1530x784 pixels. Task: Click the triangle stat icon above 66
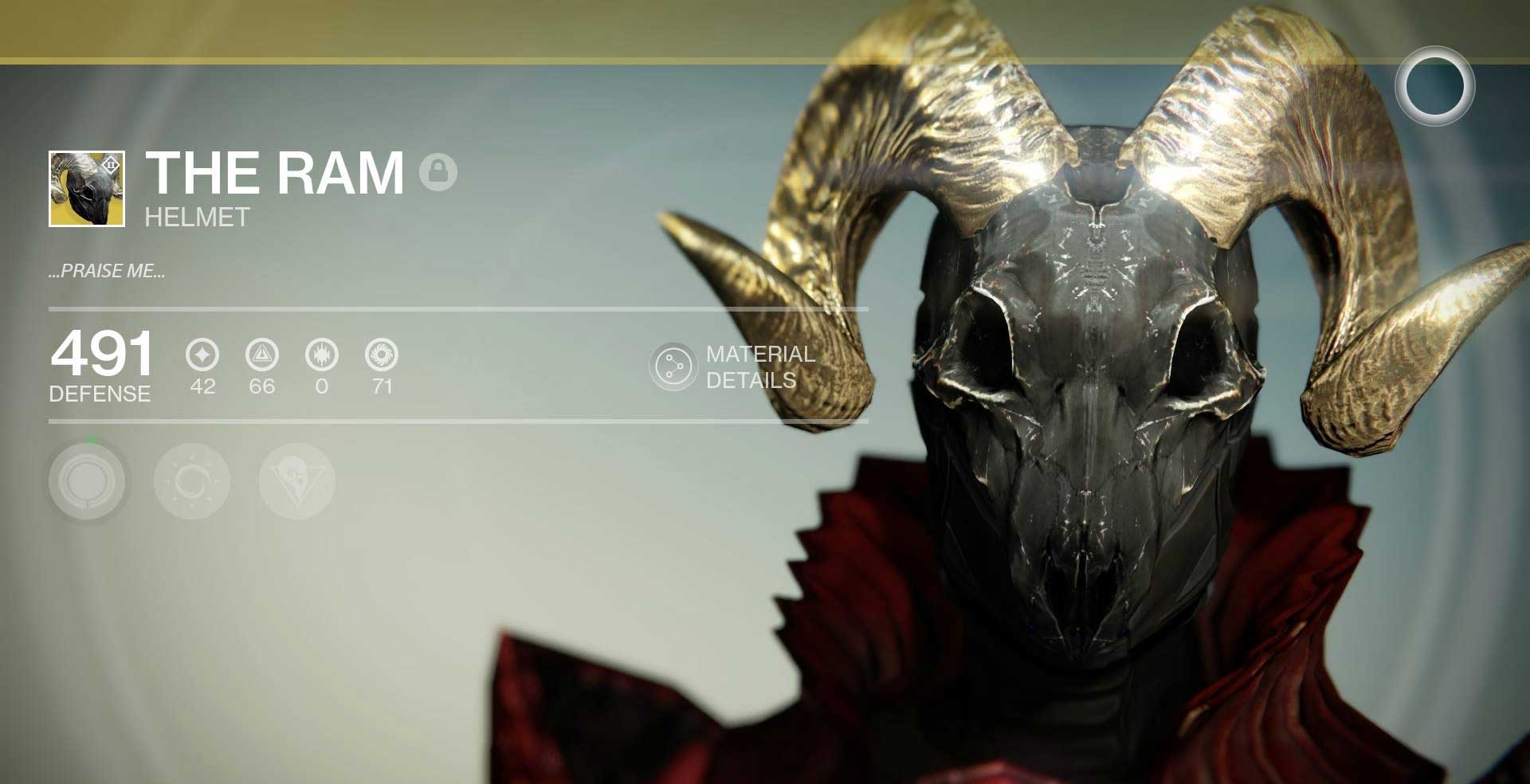point(262,355)
